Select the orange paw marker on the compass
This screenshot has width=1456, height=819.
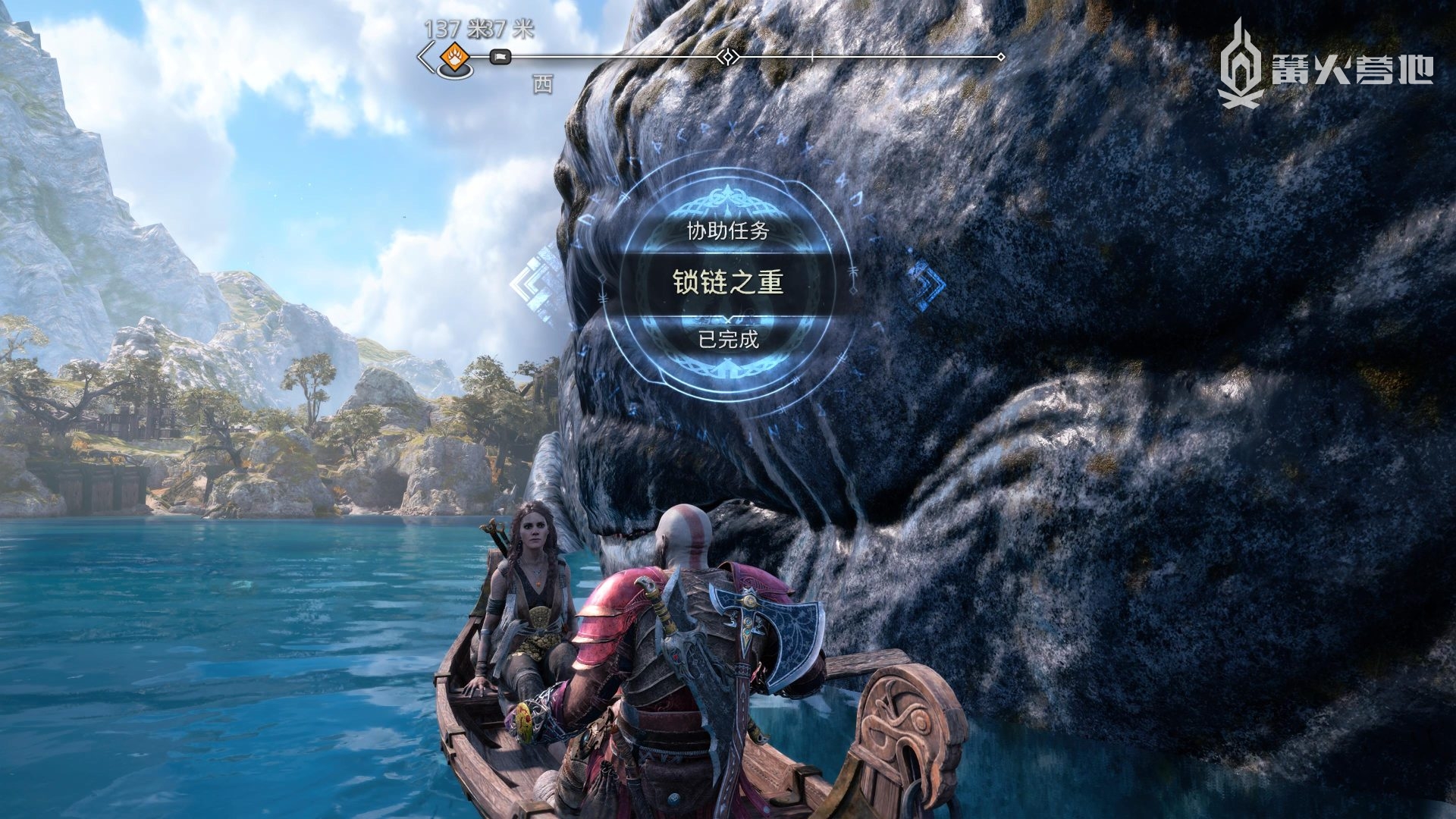coord(455,58)
